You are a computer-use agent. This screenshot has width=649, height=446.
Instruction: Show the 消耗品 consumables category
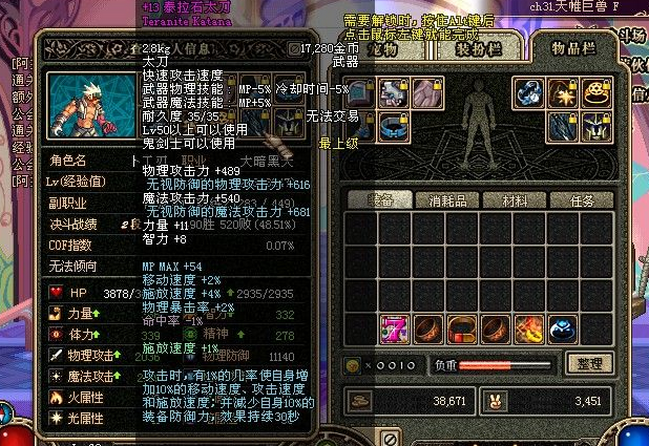tap(441, 200)
